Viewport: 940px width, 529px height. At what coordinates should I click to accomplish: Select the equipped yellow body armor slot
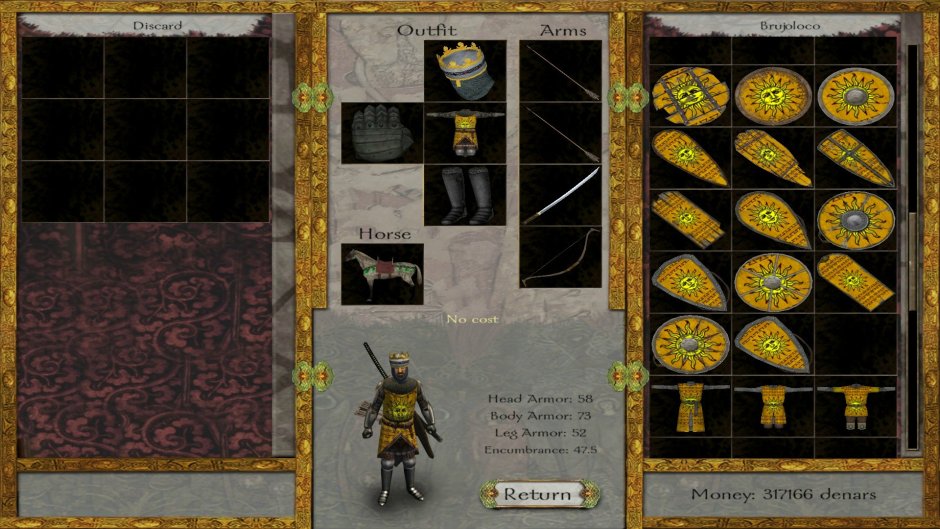coord(464,132)
